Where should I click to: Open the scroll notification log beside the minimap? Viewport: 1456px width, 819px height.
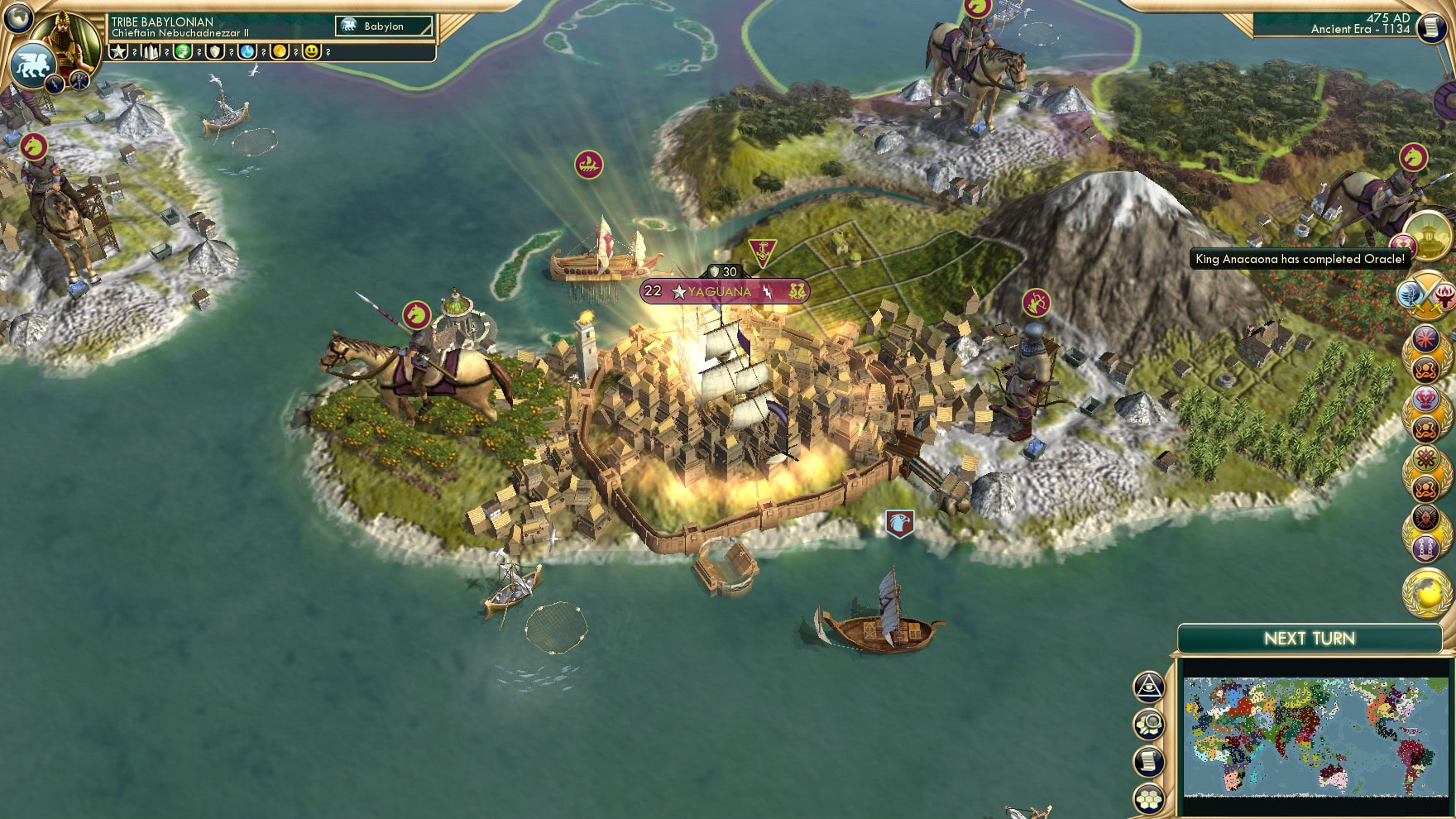point(1148,762)
